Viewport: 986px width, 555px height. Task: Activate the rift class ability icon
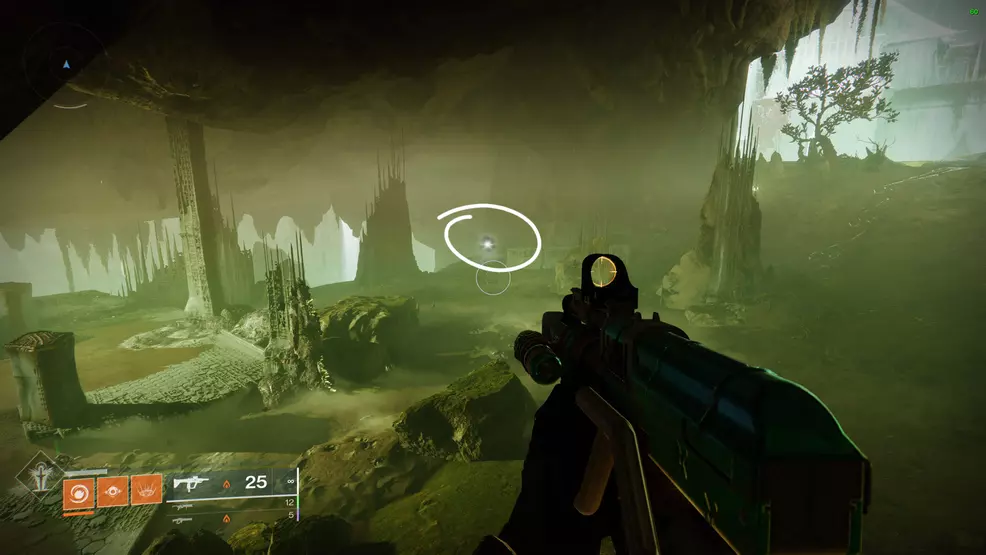pyautogui.click(x=146, y=491)
